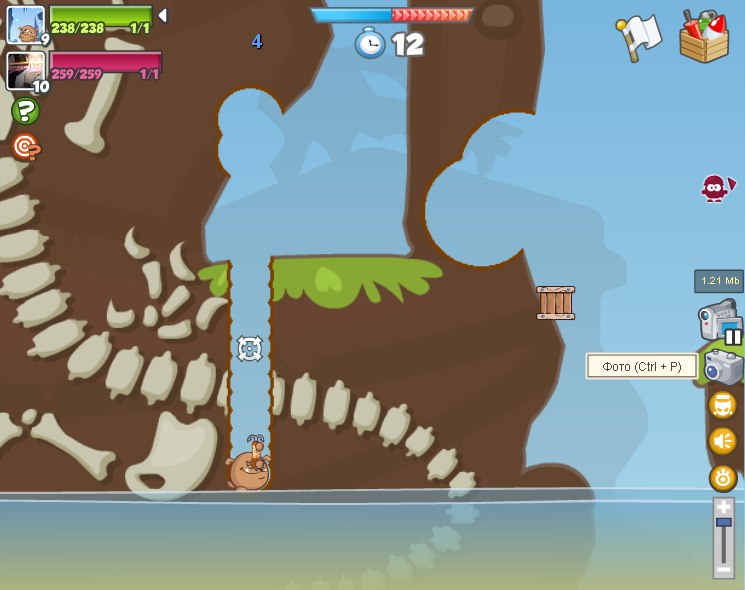The width and height of the screenshot is (745, 590).
Task: Collapse the team panel with white arrow
Action: coord(163,16)
